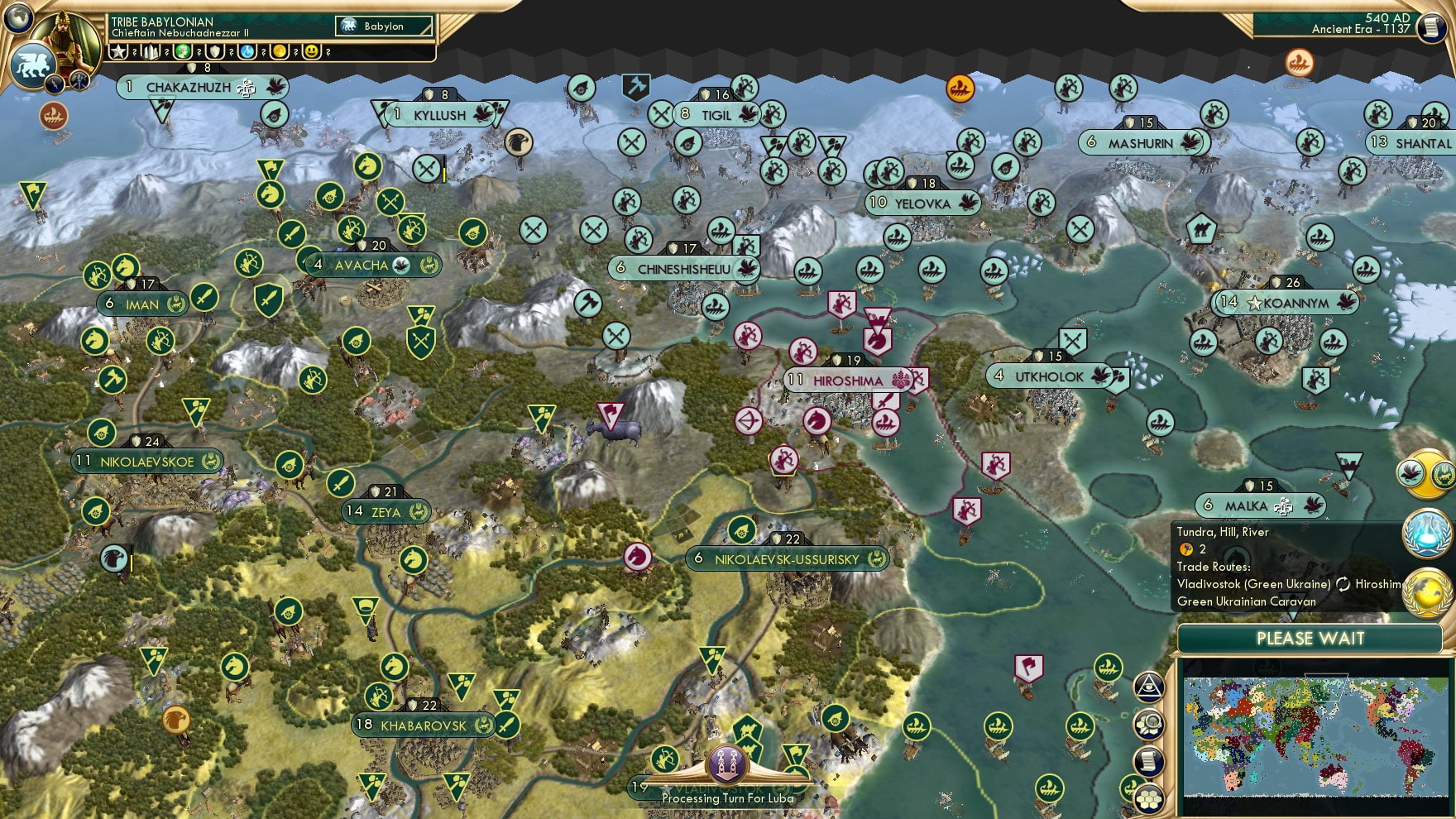The height and width of the screenshot is (819, 1456).
Task: Open the Babylon capital dropdown in the top bar
Action: coord(383,26)
